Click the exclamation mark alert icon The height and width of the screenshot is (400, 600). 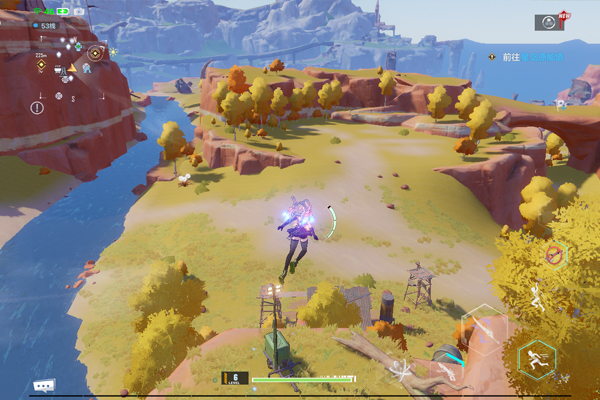(37, 107)
